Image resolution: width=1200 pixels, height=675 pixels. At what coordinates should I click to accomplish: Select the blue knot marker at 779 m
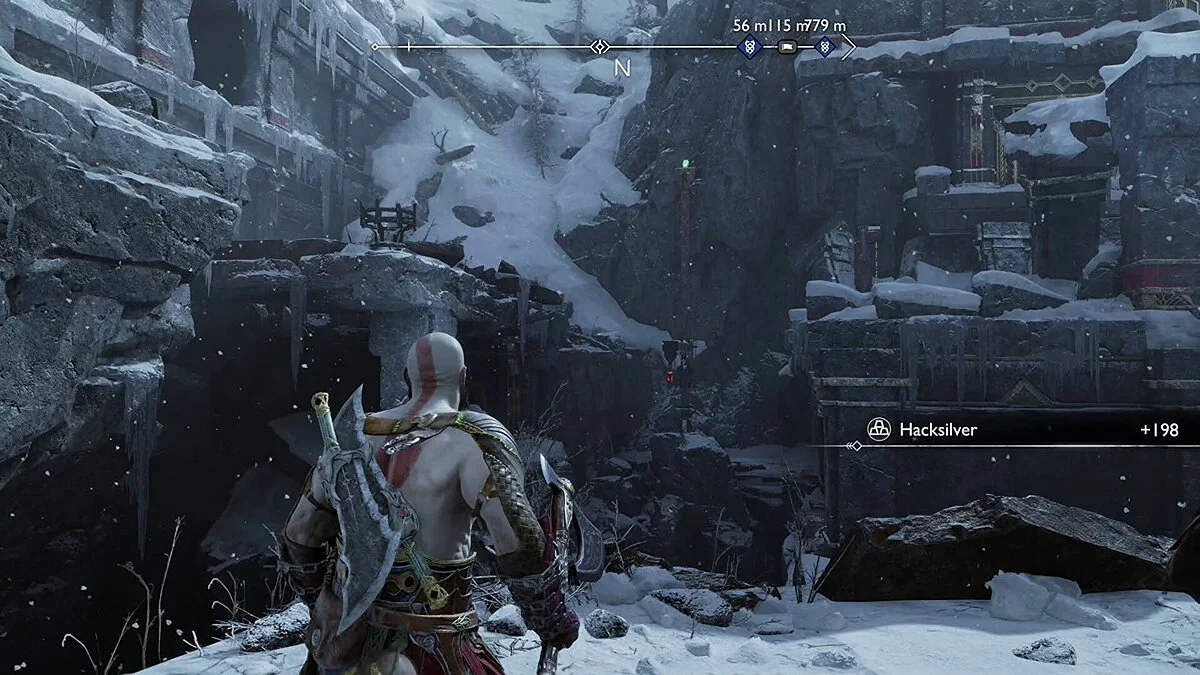pyautogui.click(x=823, y=46)
